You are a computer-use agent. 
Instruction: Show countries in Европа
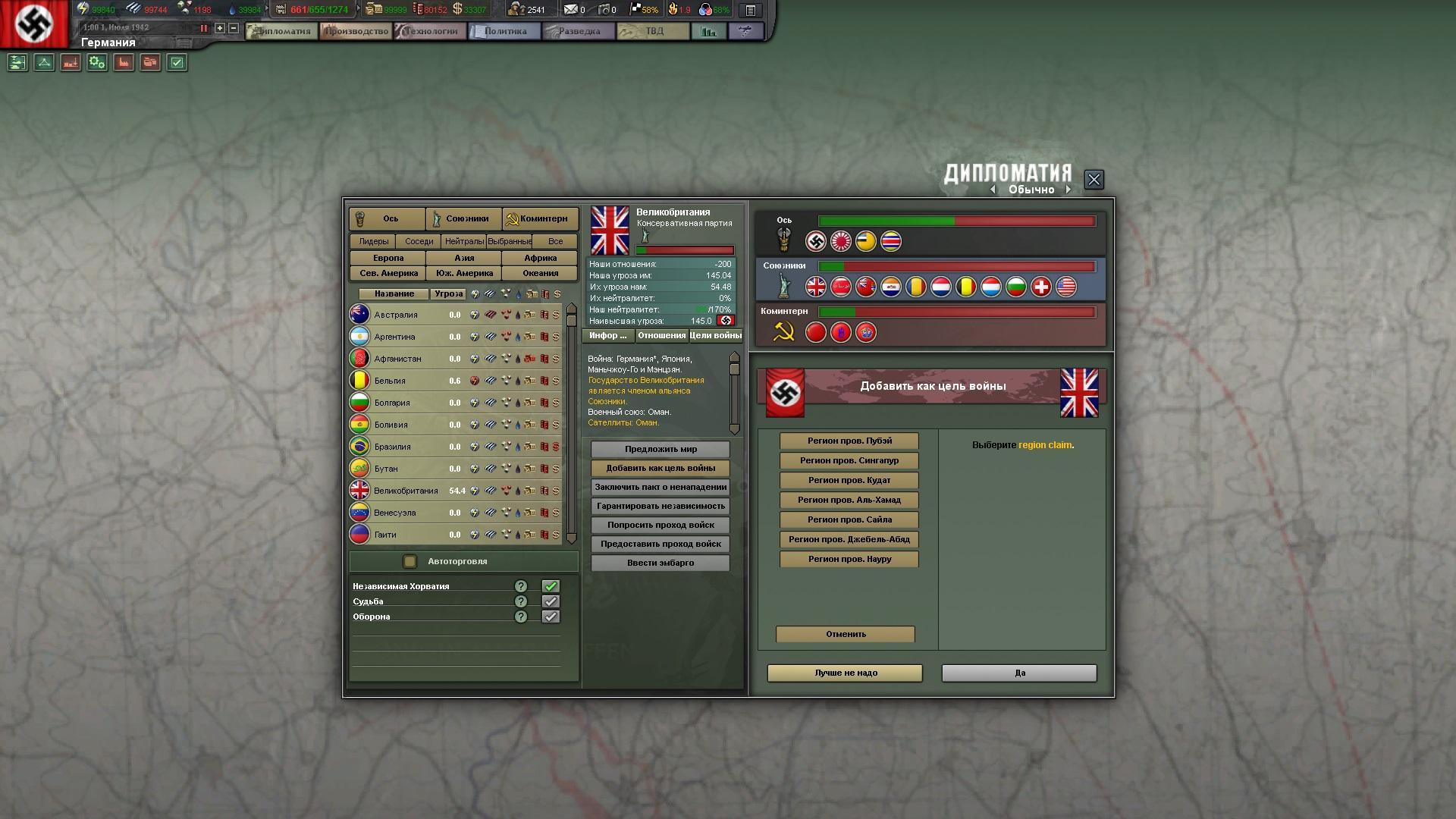pos(388,258)
